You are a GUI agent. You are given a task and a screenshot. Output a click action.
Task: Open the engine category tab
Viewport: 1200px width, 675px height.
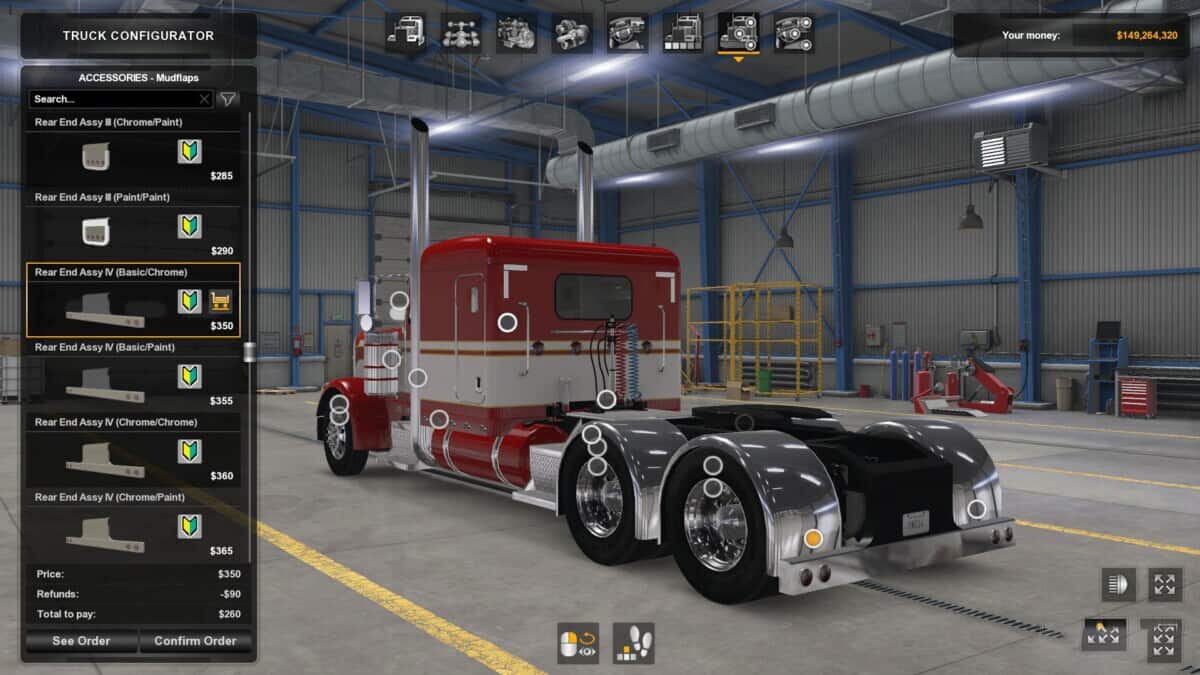[x=516, y=33]
